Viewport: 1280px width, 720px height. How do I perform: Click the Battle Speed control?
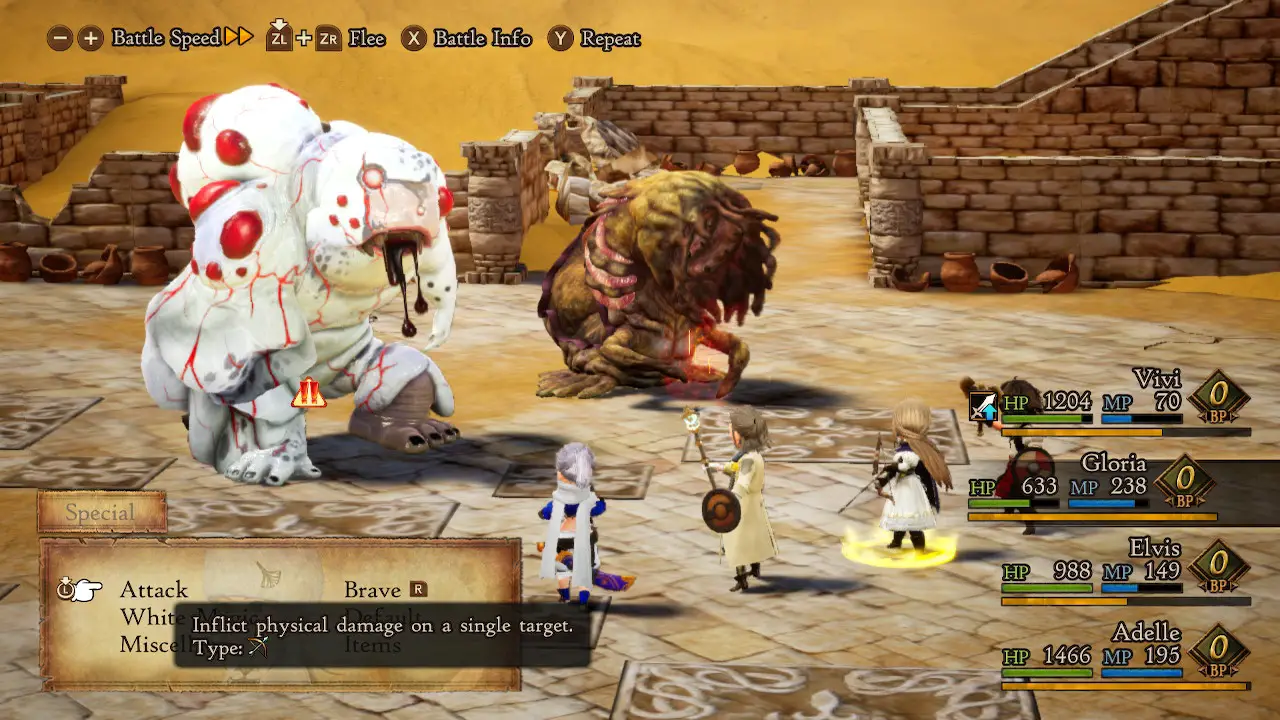(x=165, y=38)
